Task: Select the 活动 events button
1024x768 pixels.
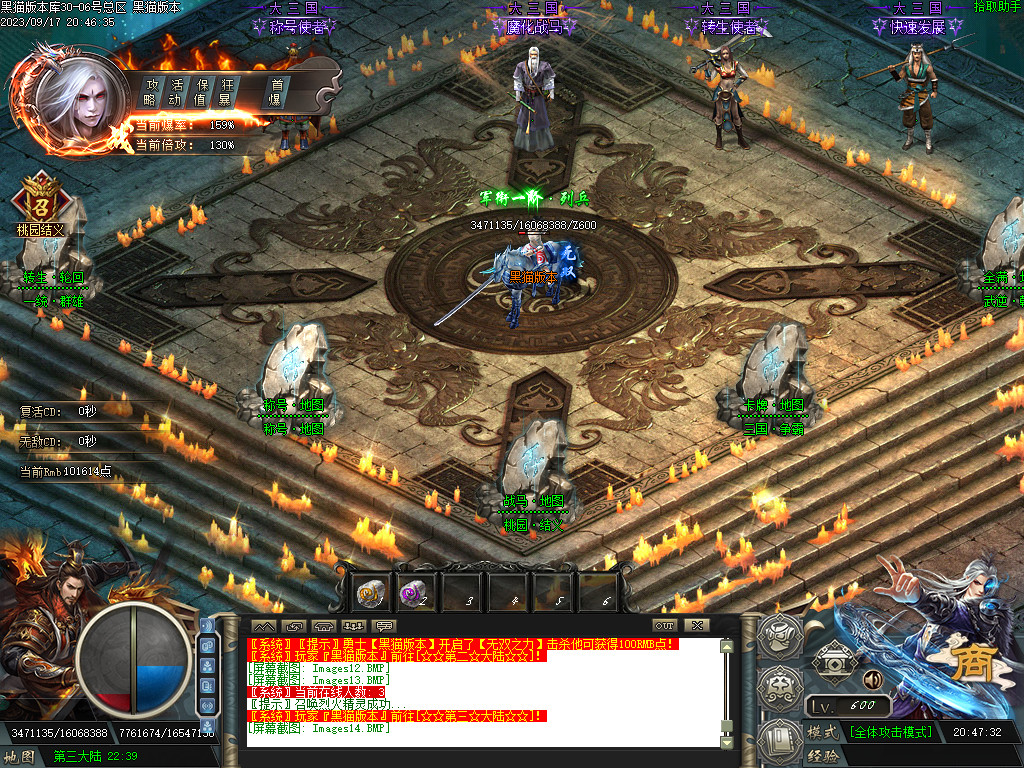Action: (x=176, y=91)
